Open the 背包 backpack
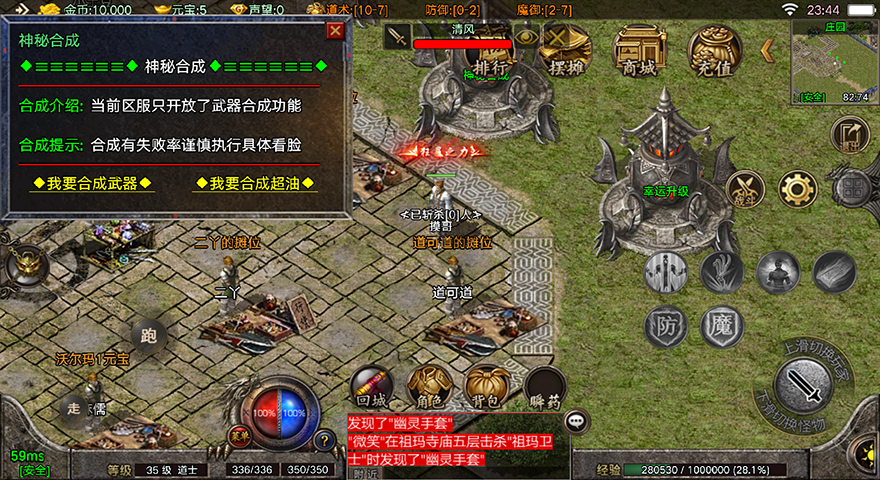The image size is (880, 480). click(487, 388)
